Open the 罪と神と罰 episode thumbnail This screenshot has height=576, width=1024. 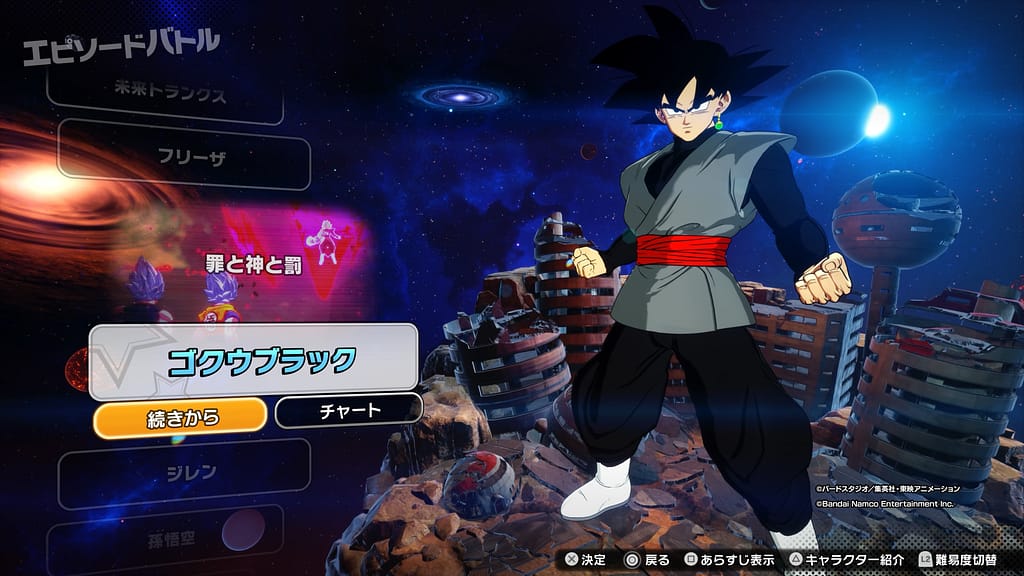coord(245,265)
